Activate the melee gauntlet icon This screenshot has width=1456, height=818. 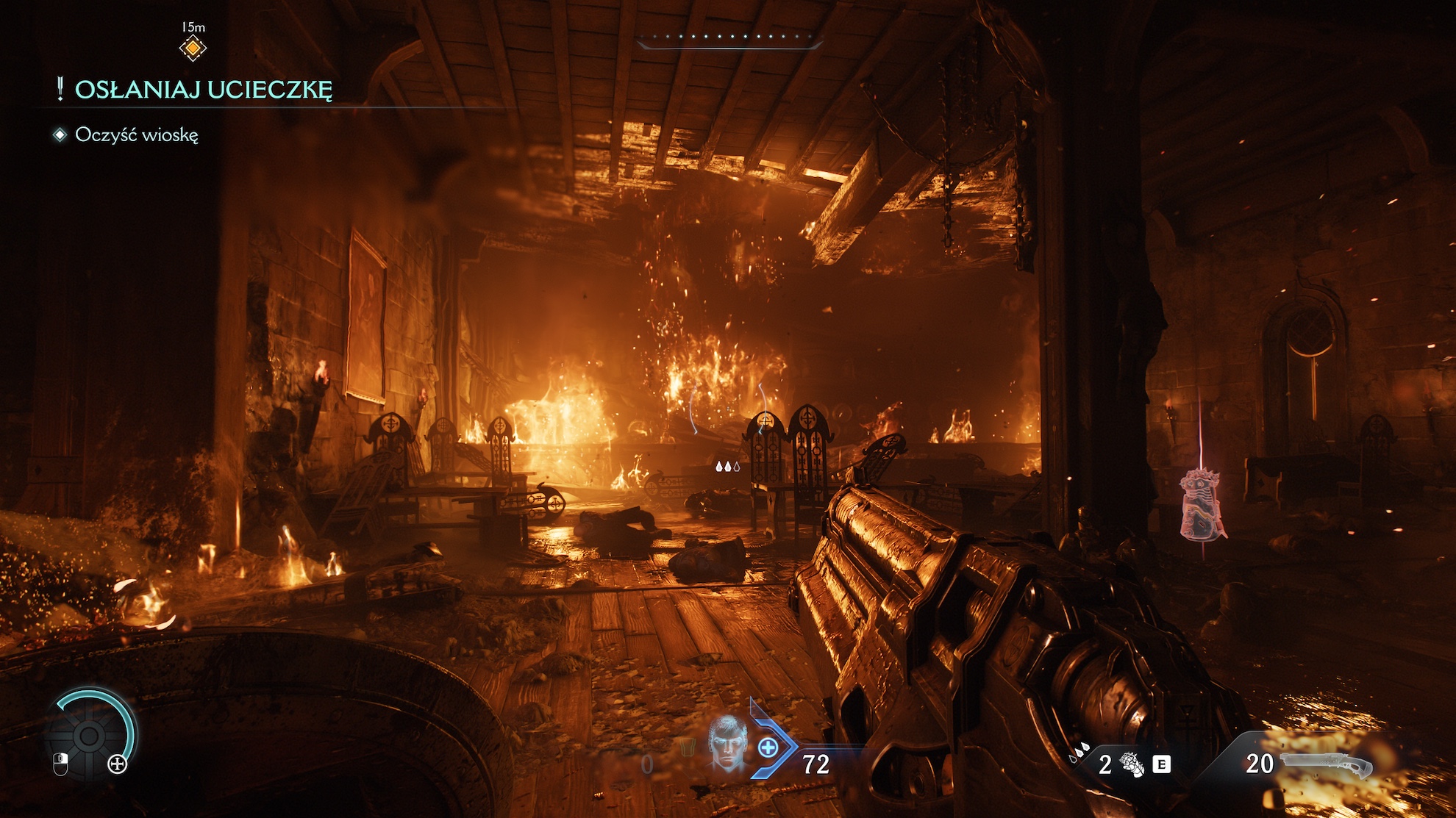1132,765
